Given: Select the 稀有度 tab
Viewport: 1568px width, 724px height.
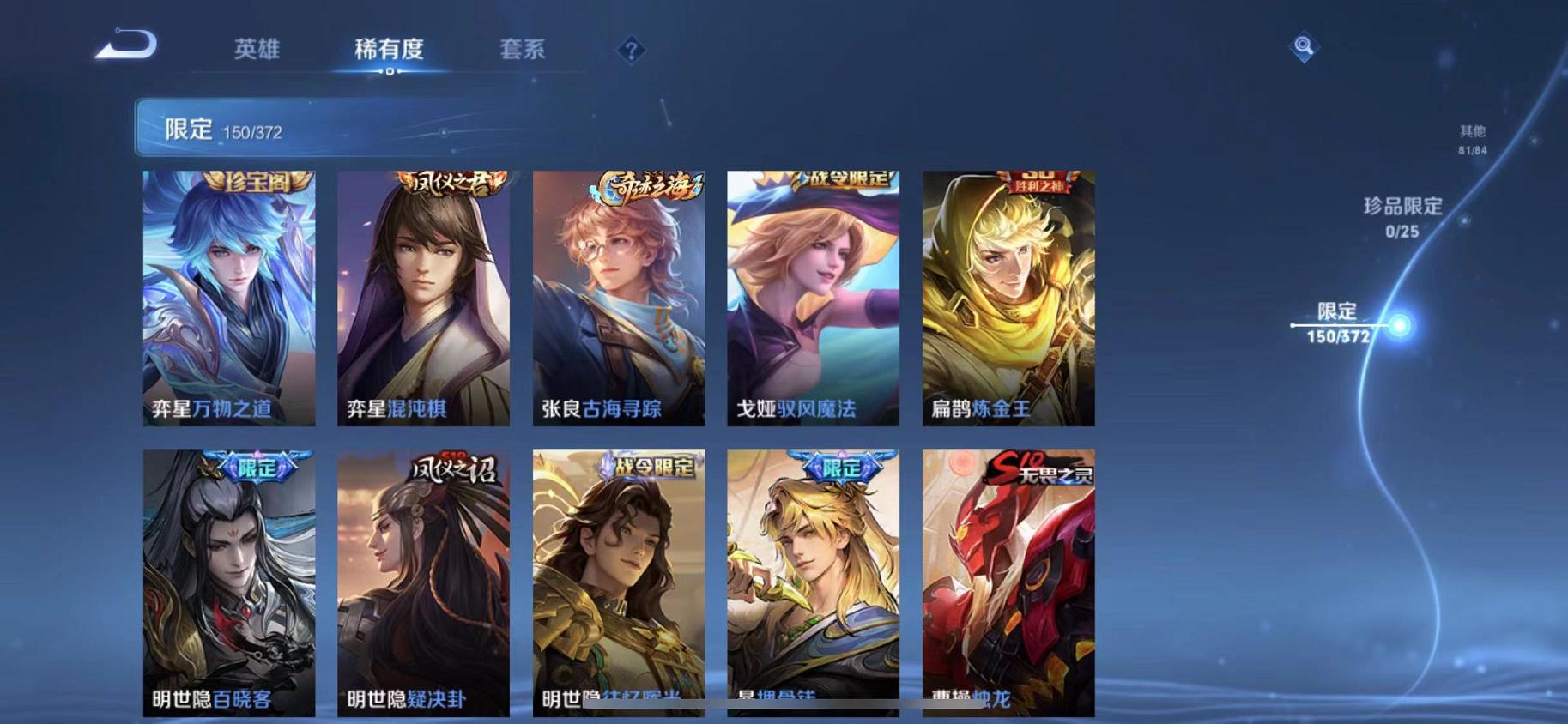Looking at the screenshot, I should [x=390, y=50].
